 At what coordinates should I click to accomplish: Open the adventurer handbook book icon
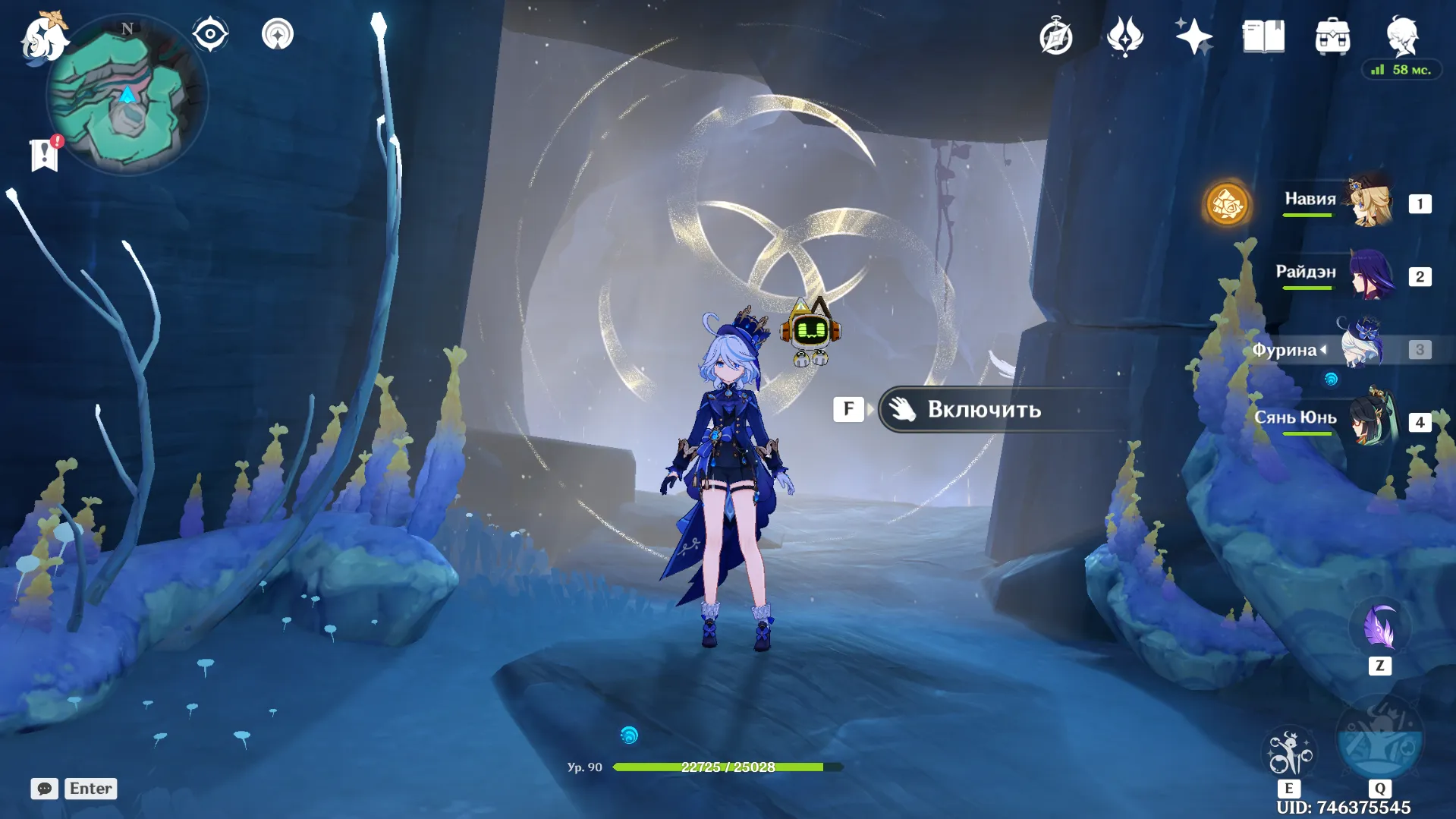click(1263, 36)
